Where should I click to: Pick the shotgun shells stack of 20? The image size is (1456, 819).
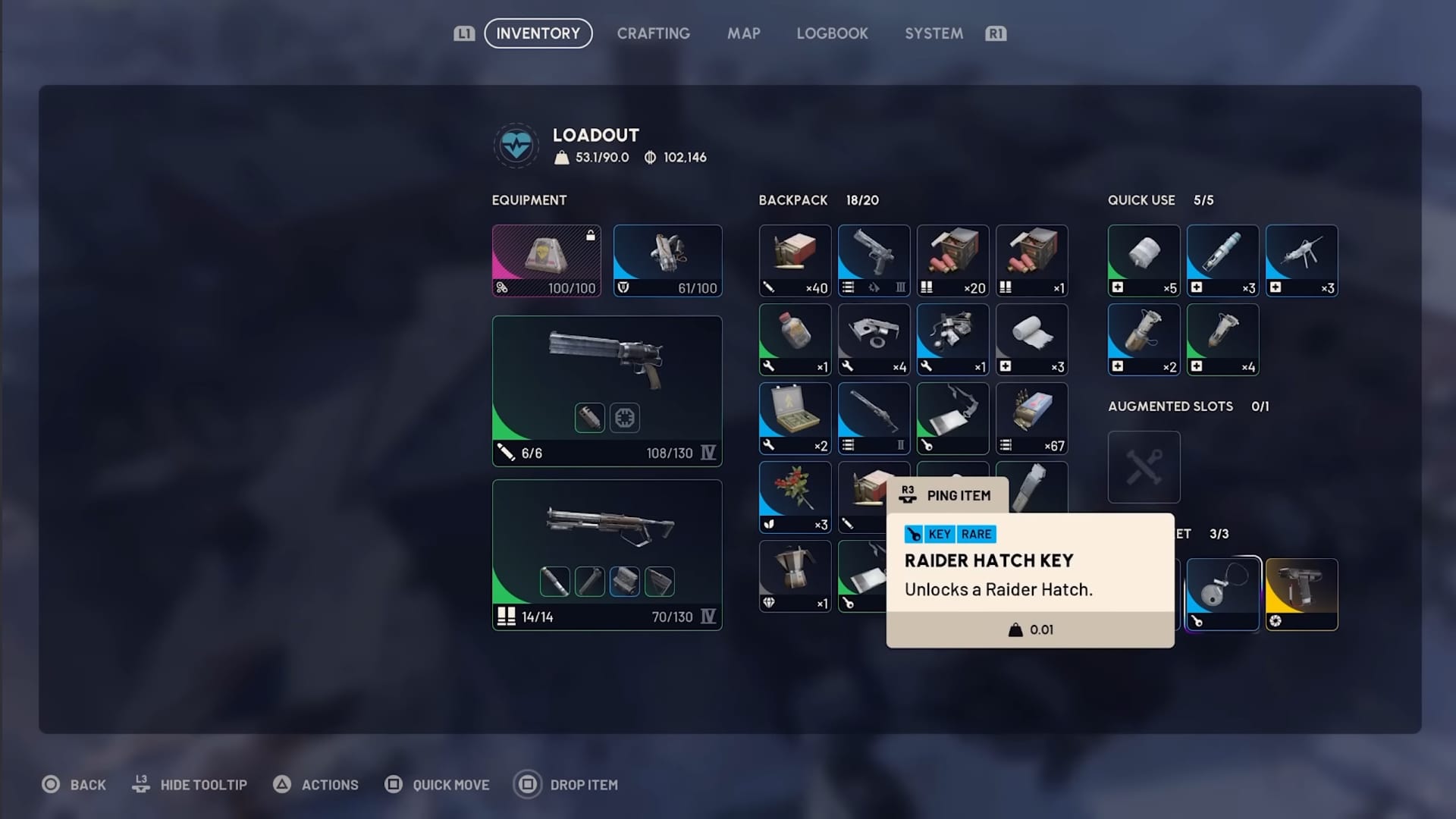click(952, 260)
